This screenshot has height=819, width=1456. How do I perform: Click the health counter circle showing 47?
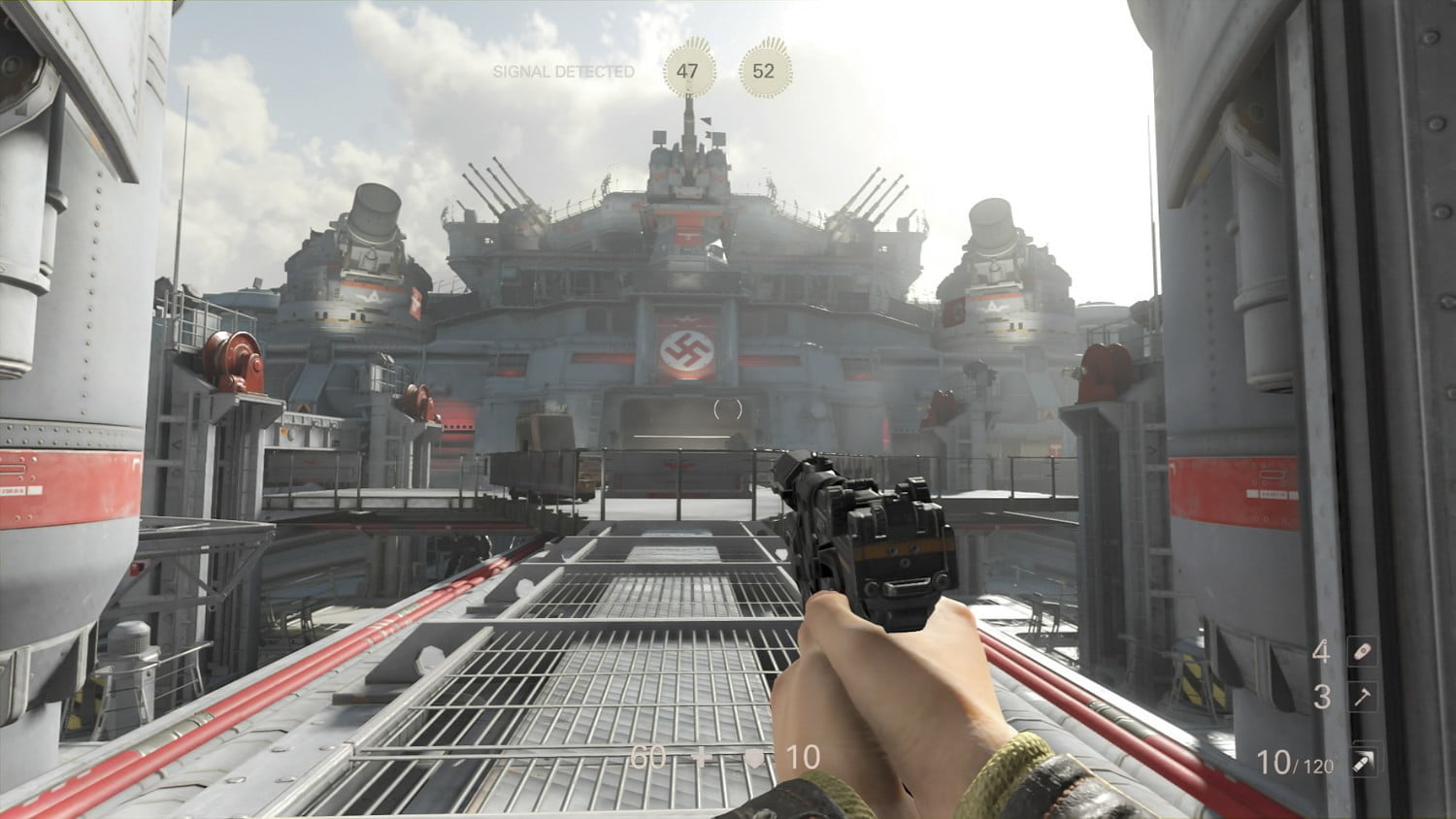(689, 70)
